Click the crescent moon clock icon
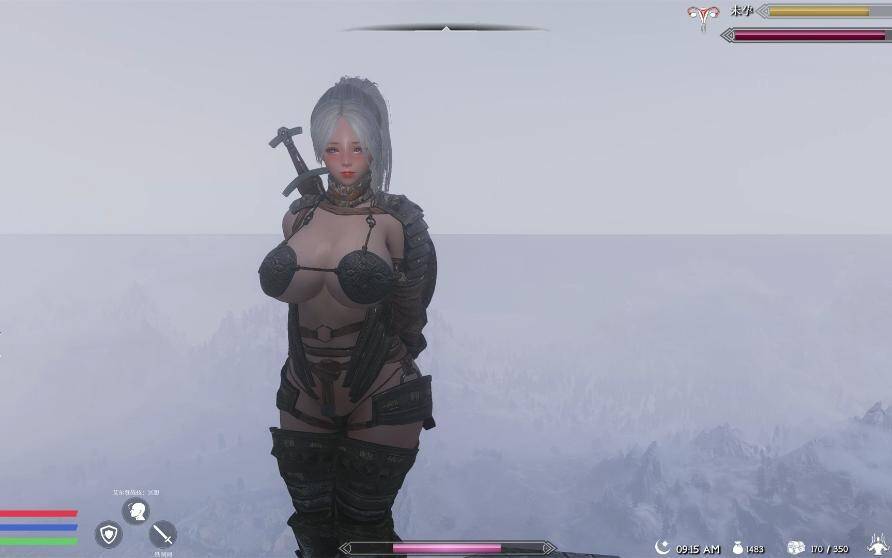The width and height of the screenshot is (892, 558). (661, 547)
